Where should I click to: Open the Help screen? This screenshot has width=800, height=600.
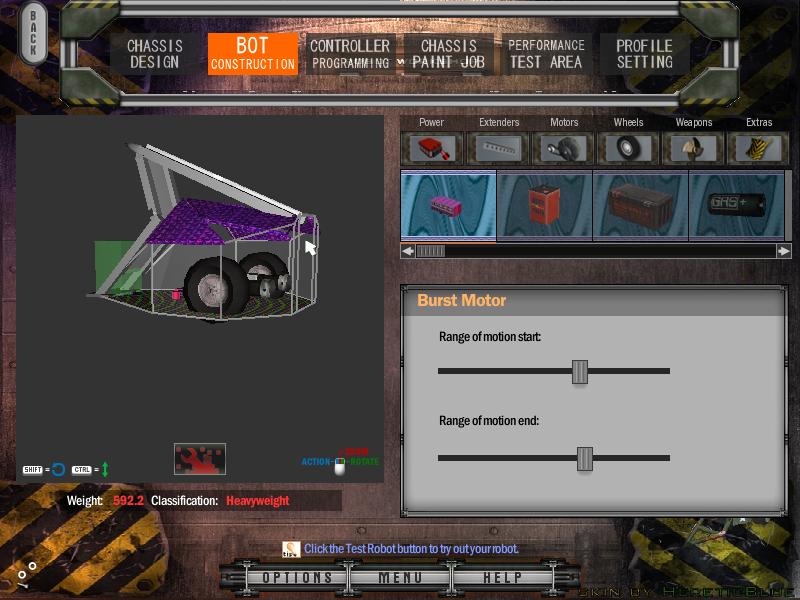(x=502, y=578)
